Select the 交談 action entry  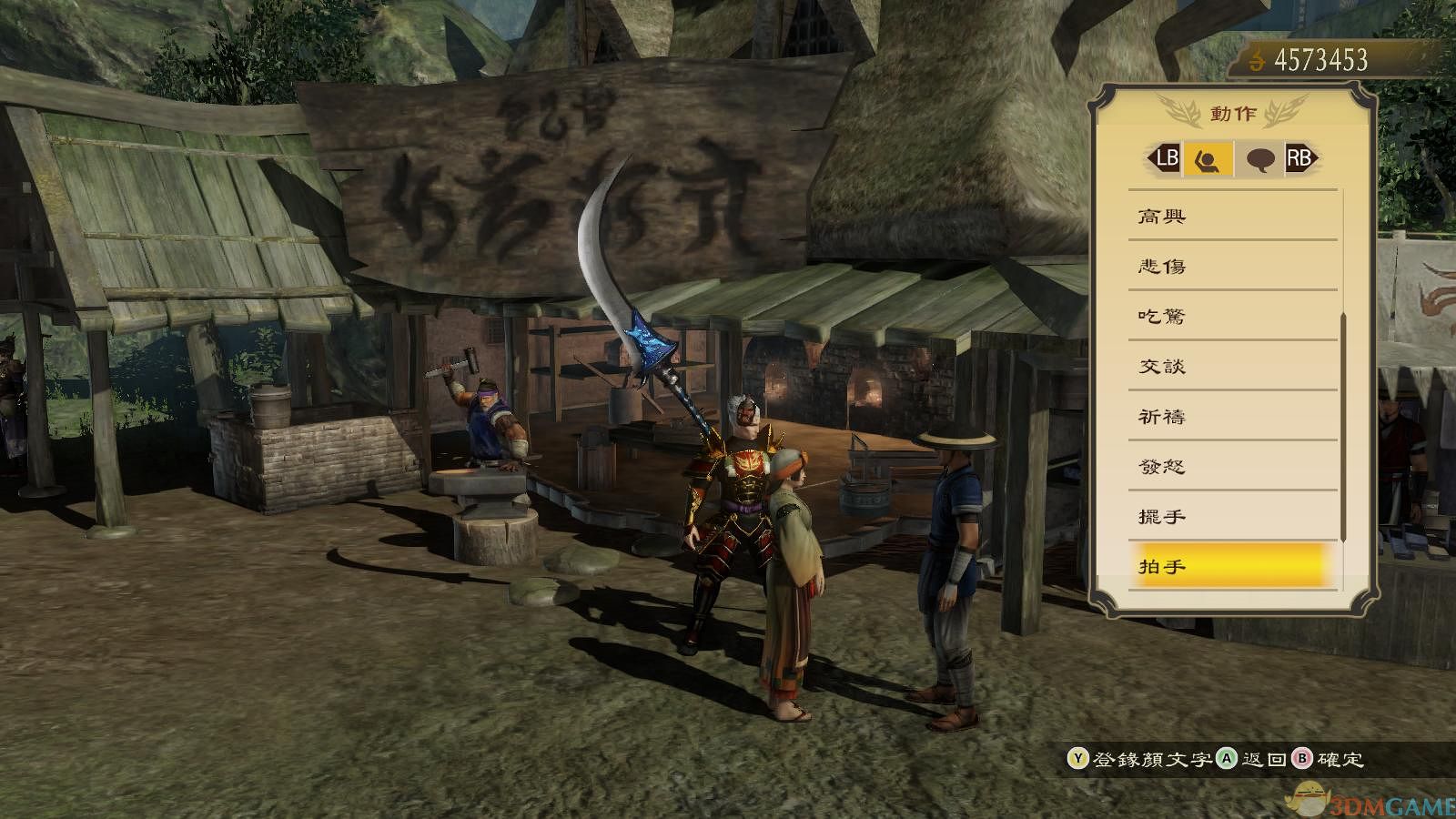click(x=1232, y=367)
